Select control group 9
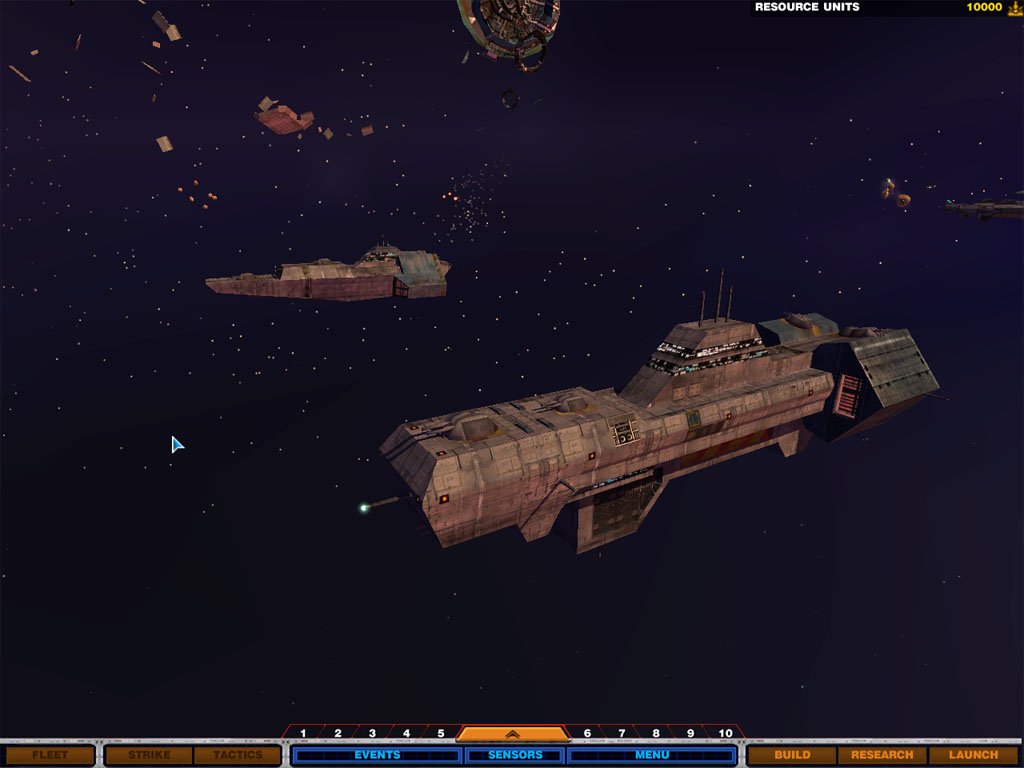This screenshot has width=1024, height=768. click(690, 733)
